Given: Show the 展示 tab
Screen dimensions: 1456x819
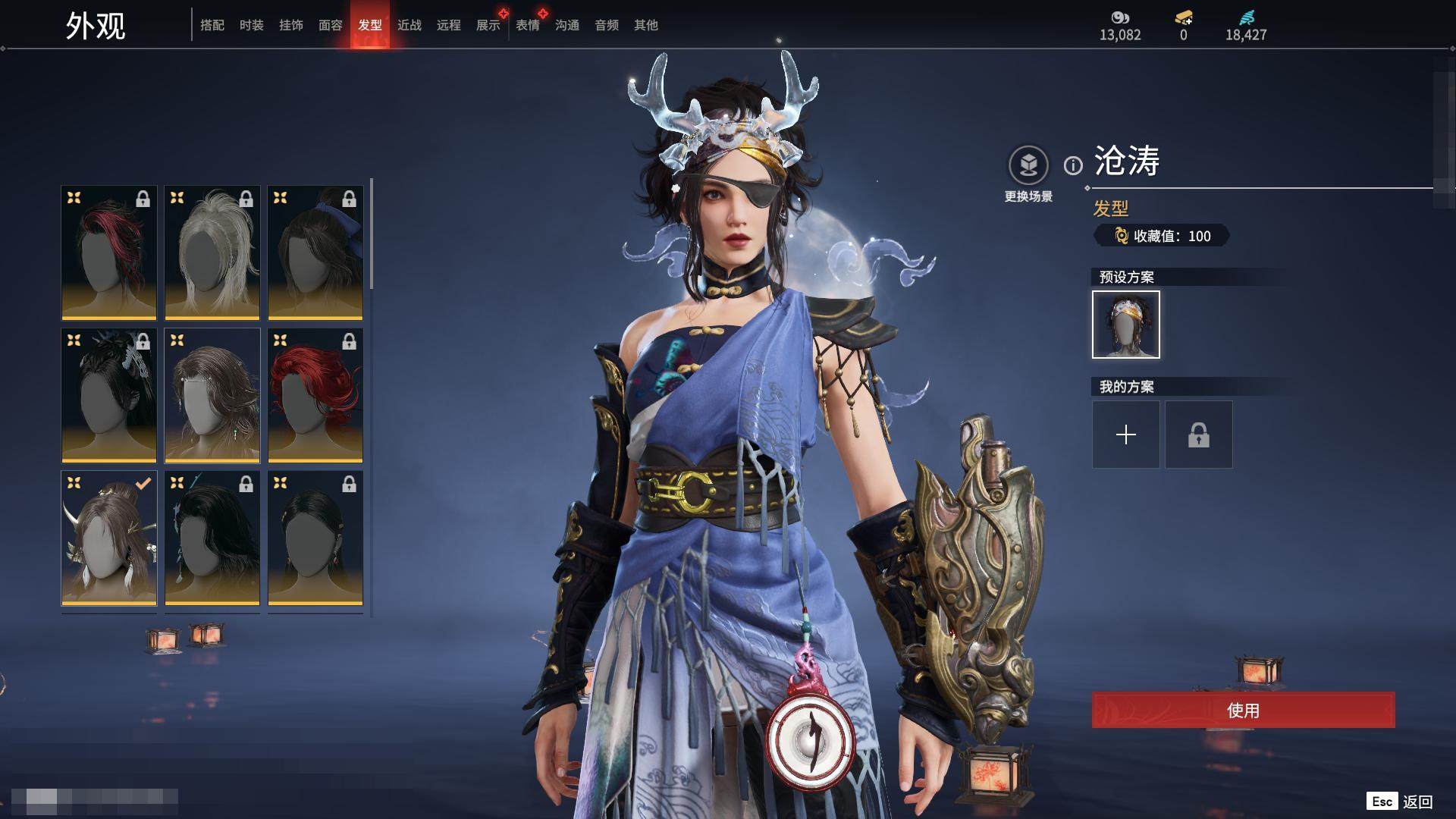Looking at the screenshot, I should pos(488,25).
